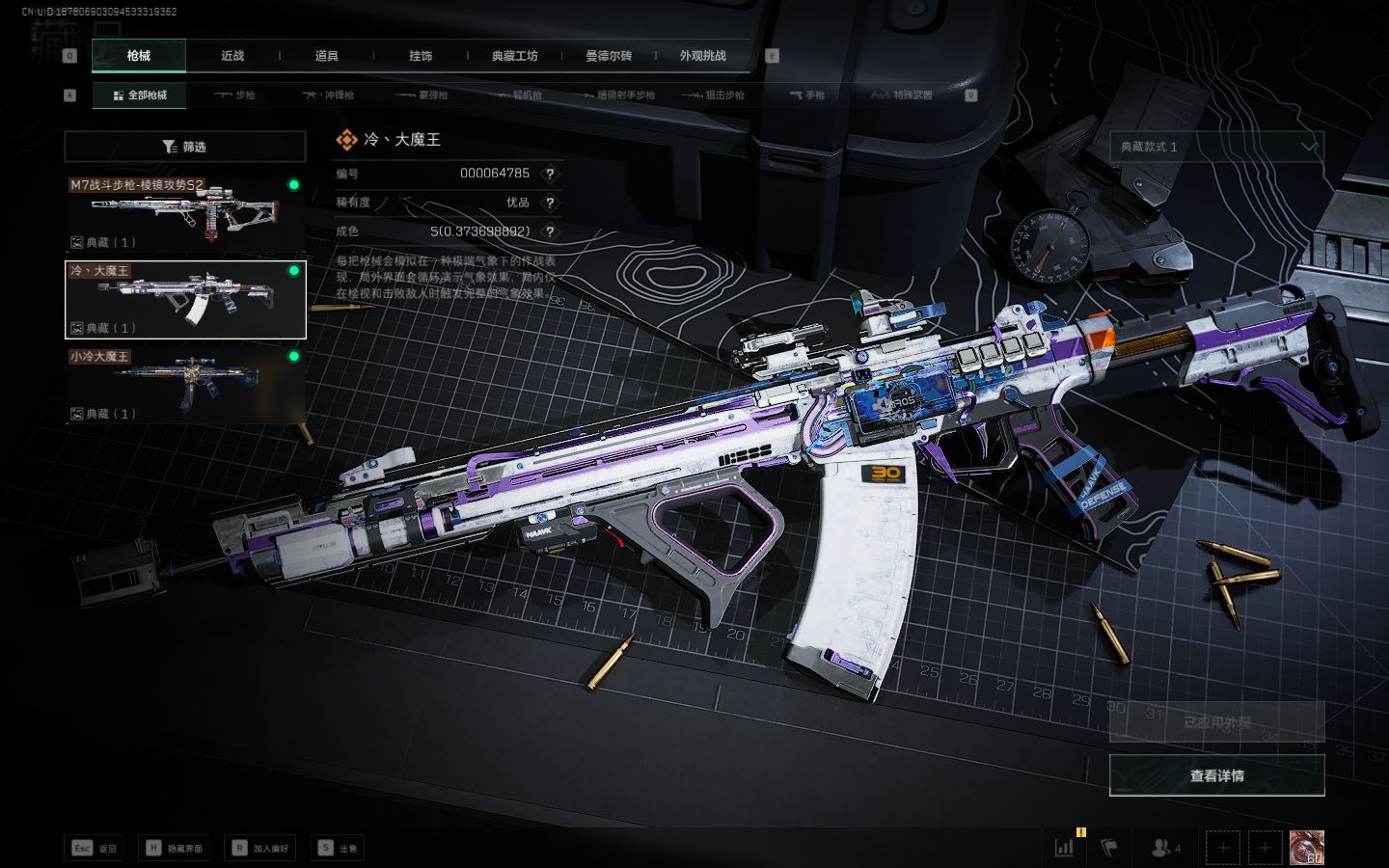1389x868 pixels.
Task: Switch to the 近战 melee tab
Action: click(232, 56)
